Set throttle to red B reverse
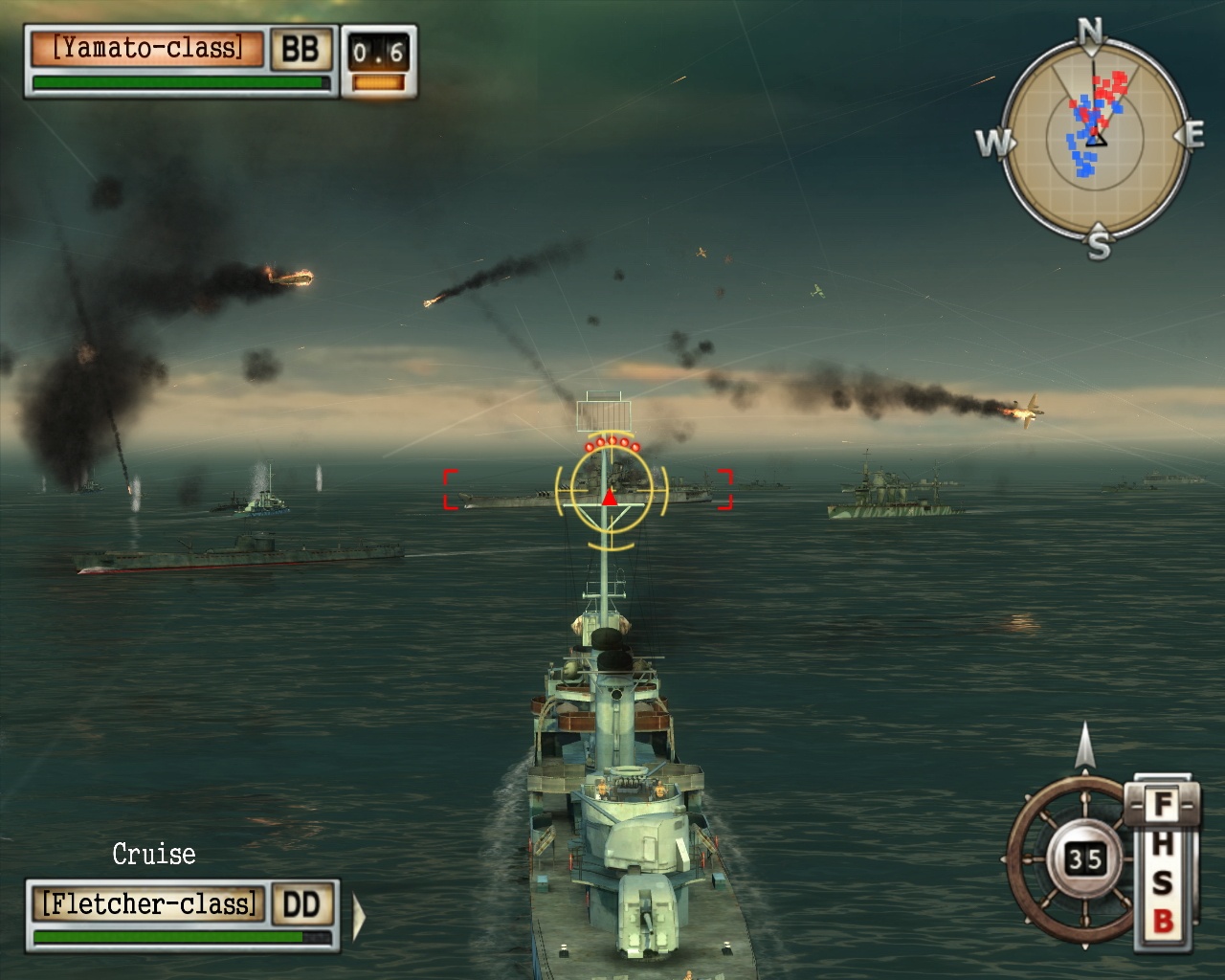The image size is (1225, 980). pyautogui.click(x=1163, y=923)
